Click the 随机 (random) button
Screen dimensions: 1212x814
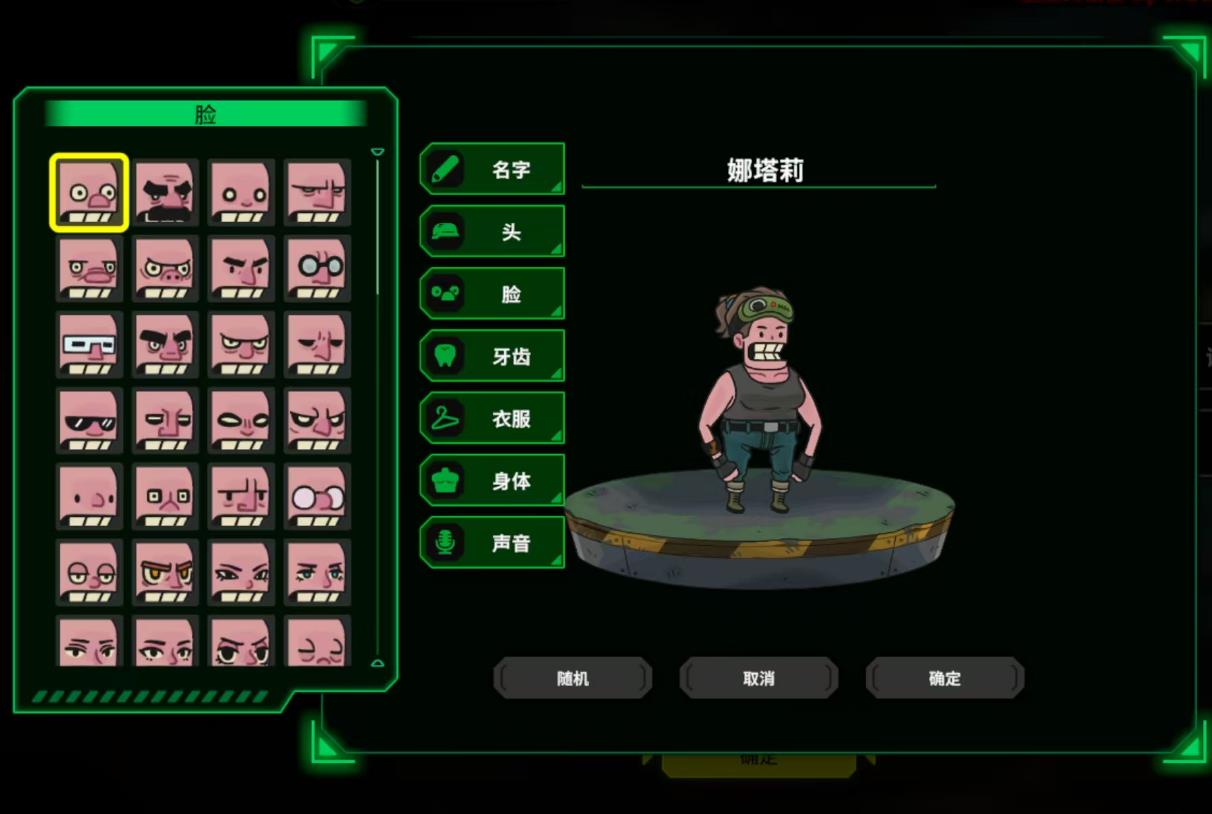pyautogui.click(x=573, y=678)
